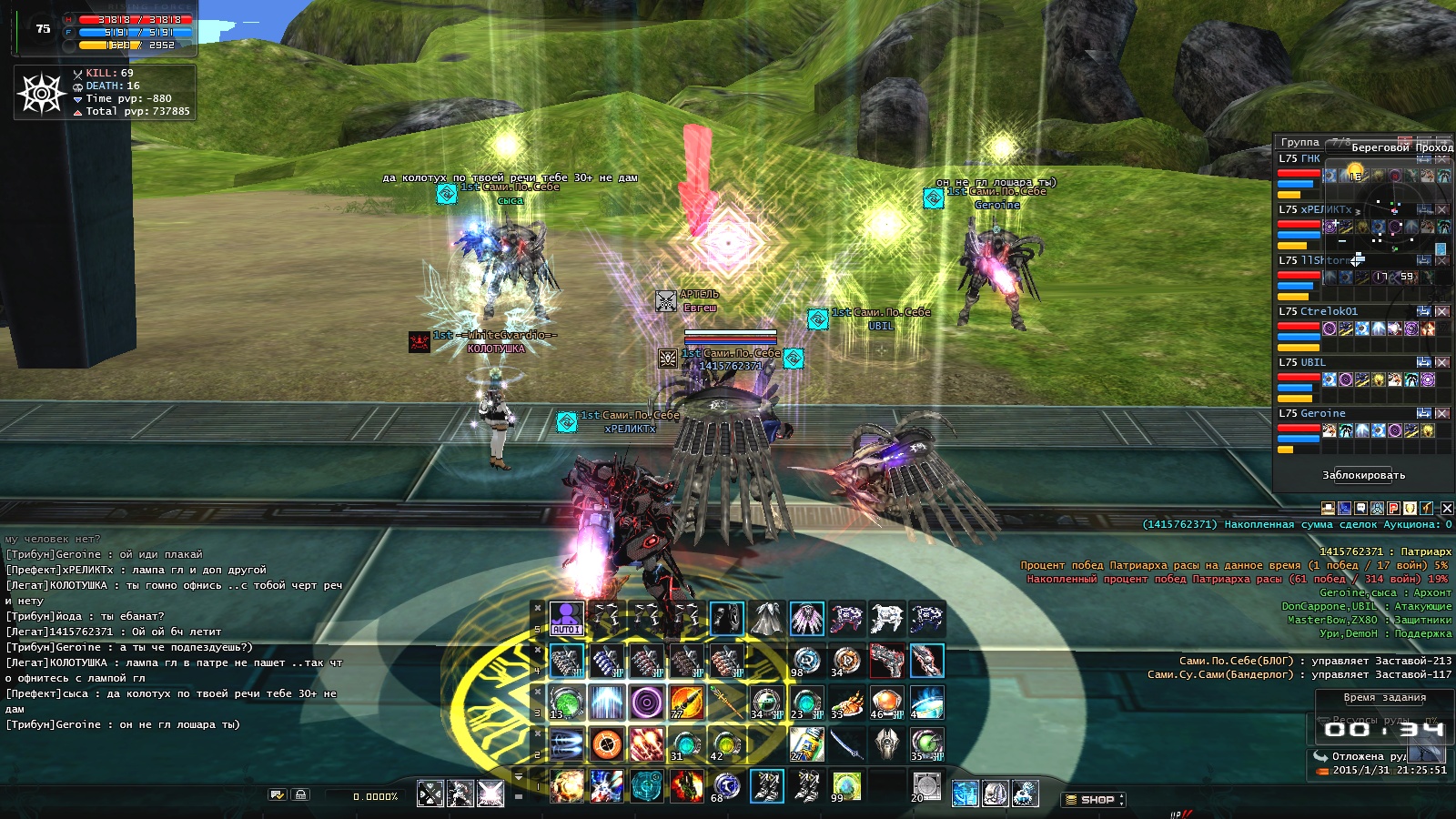Select the highlighted armored boots slot
Image resolution: width=1456 pixels, height=819 pixels.
[x=766, y=786]
